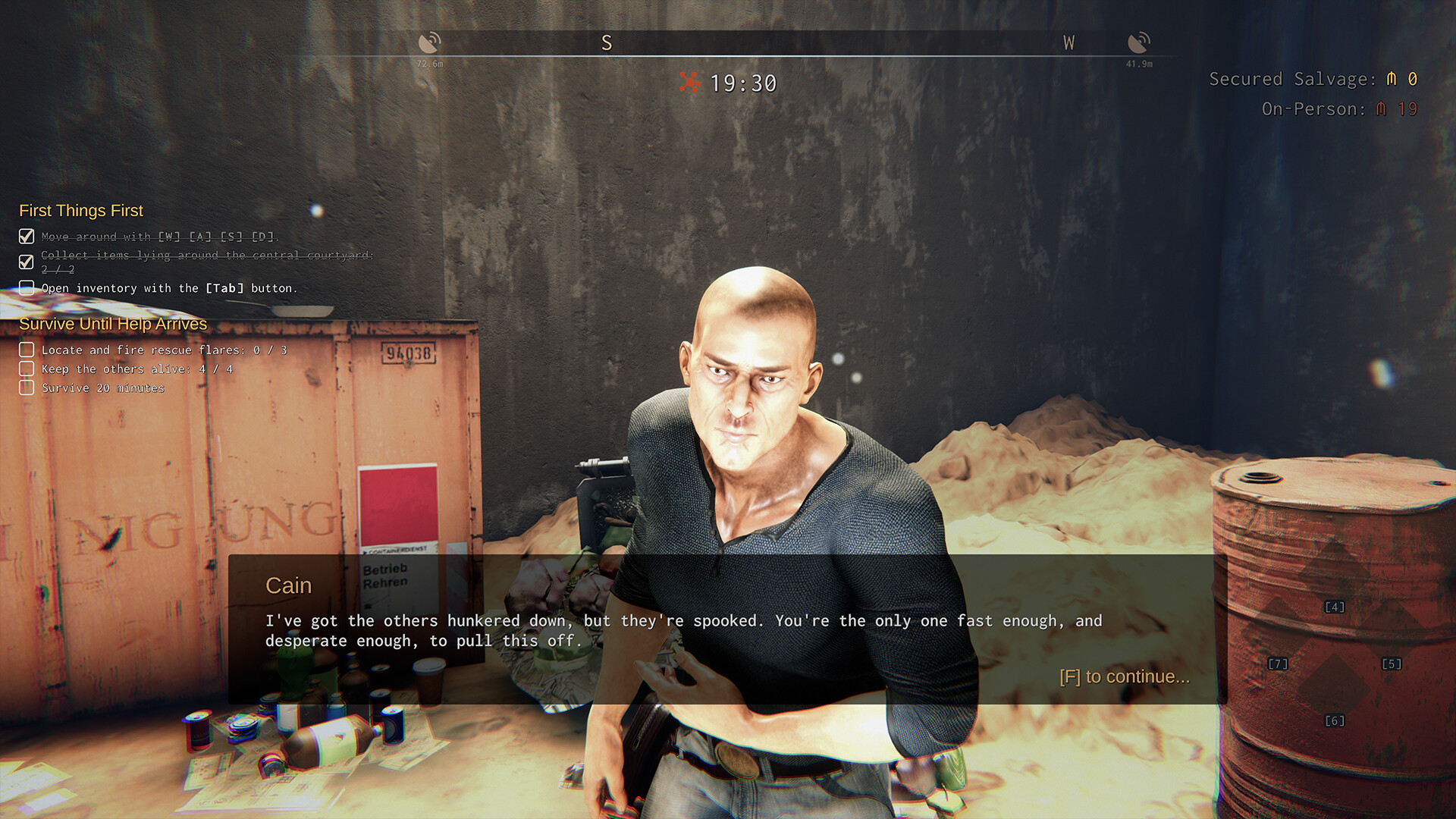Select the completed Collect items objective checkbox
Image resolution: width=1456 pixels, height=819 pixels.
(x=27, y=262)
